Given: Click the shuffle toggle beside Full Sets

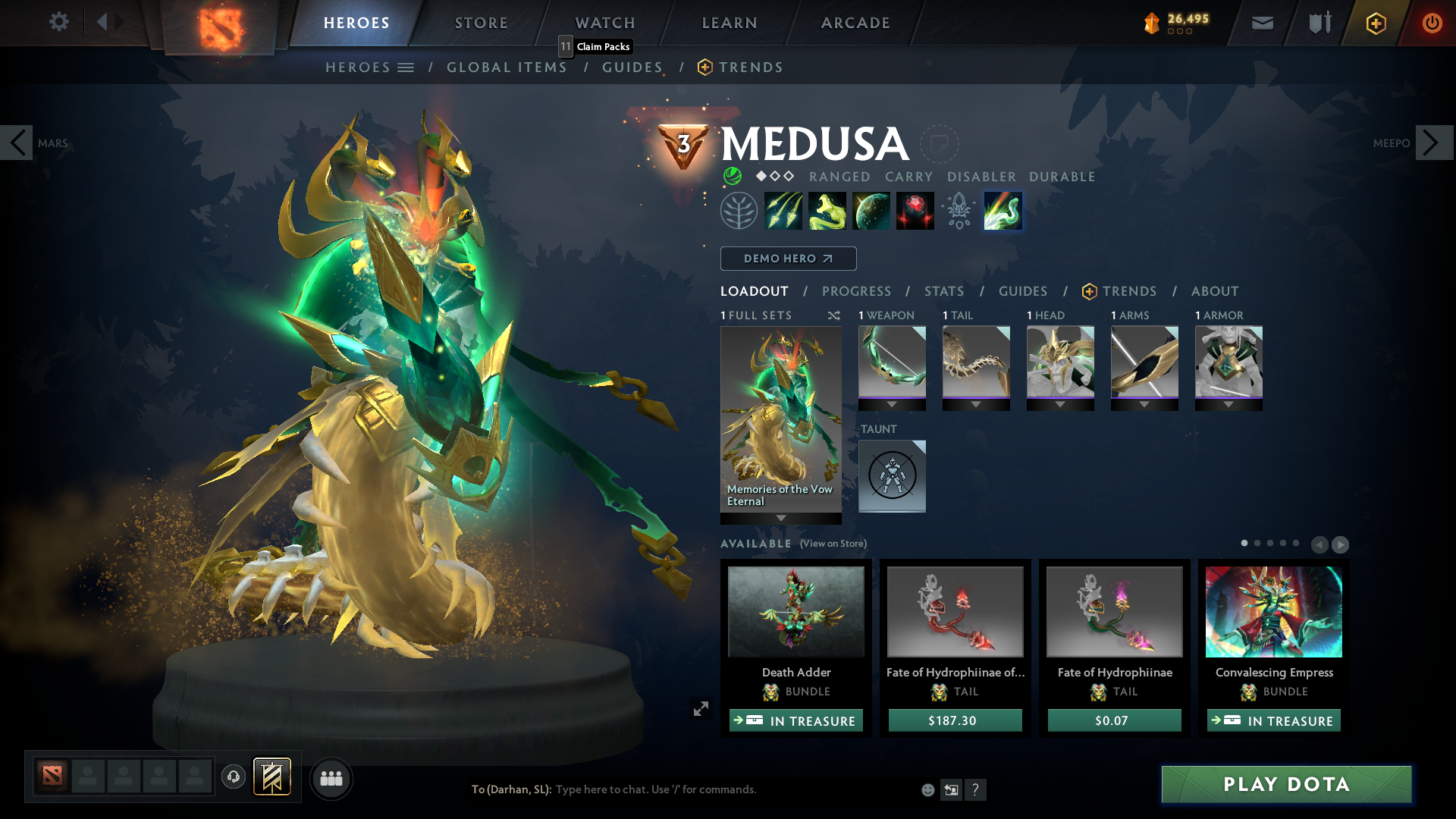Looking at the screenshot, I should (x=834, y=315).
